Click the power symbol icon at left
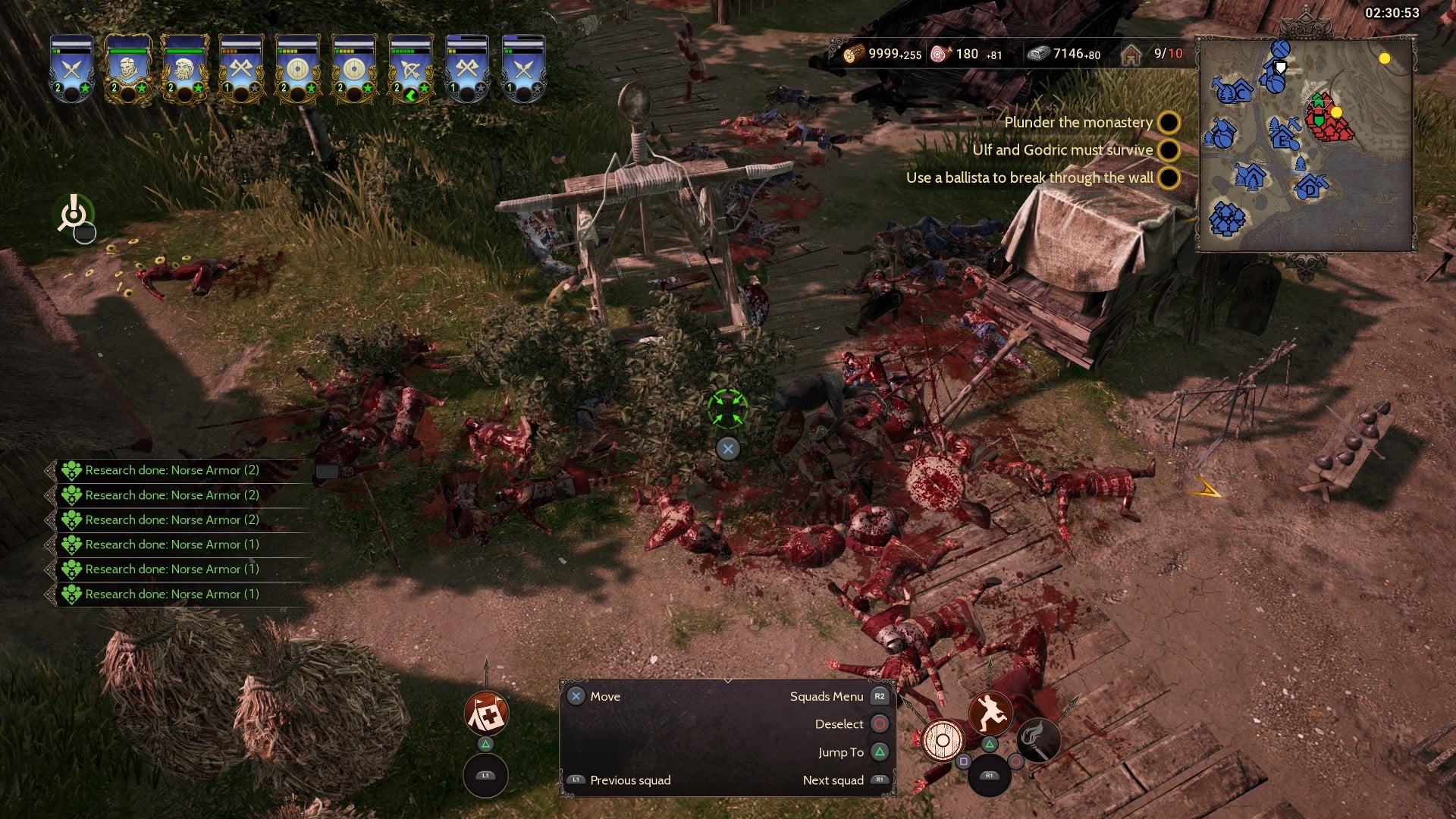Screen dimensions: 1456x819 [74, 213]
